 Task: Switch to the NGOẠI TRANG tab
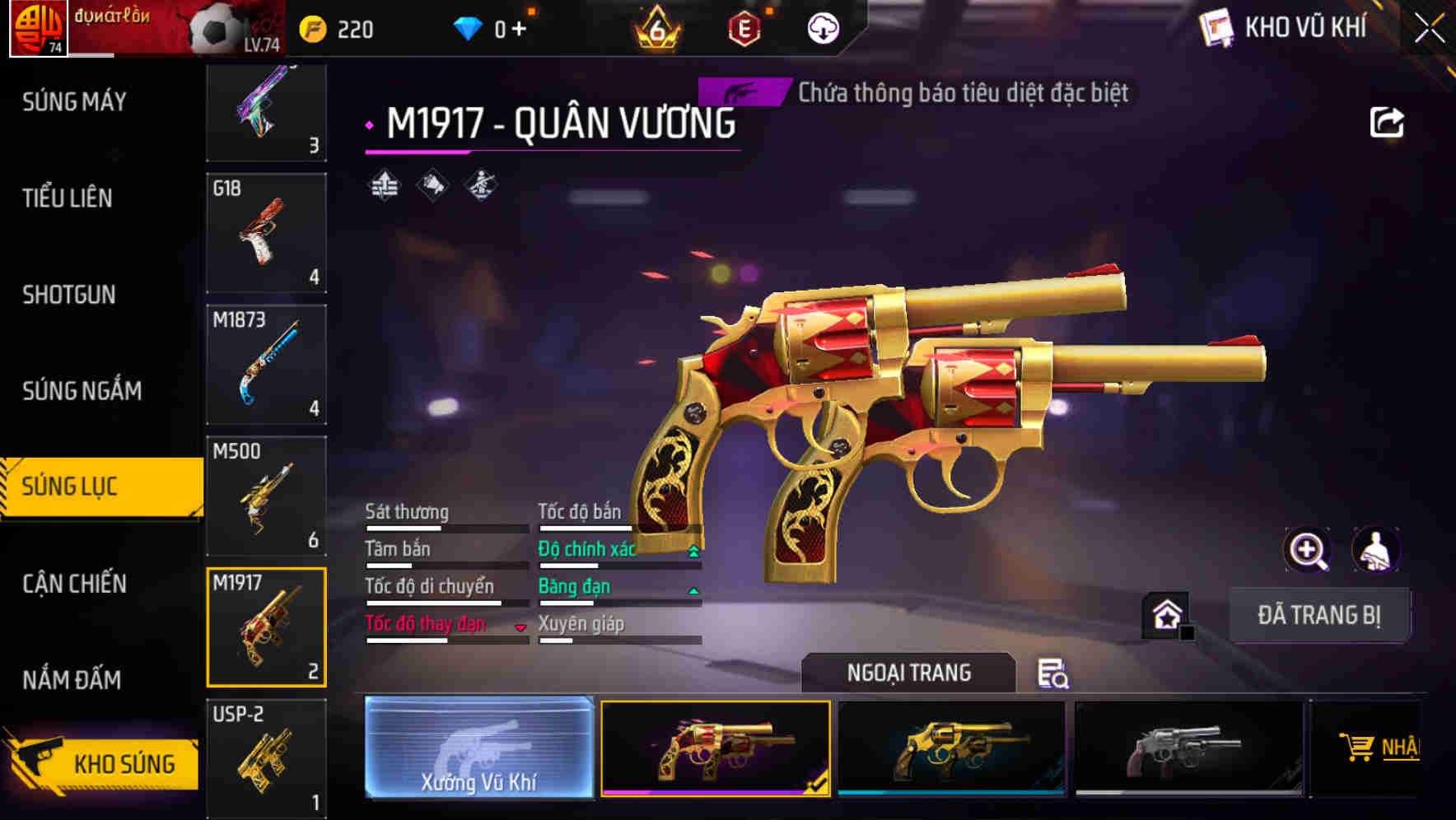(908, 673)
